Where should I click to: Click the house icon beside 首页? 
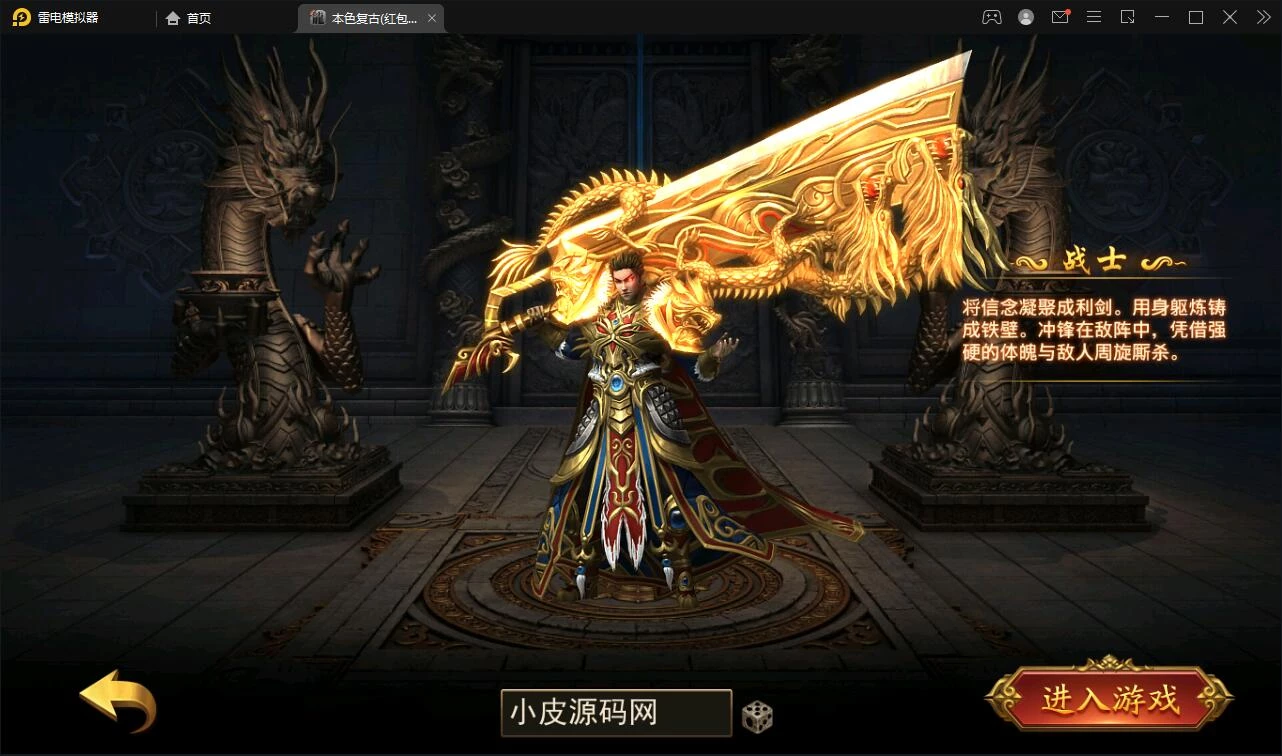pos(172,17)
